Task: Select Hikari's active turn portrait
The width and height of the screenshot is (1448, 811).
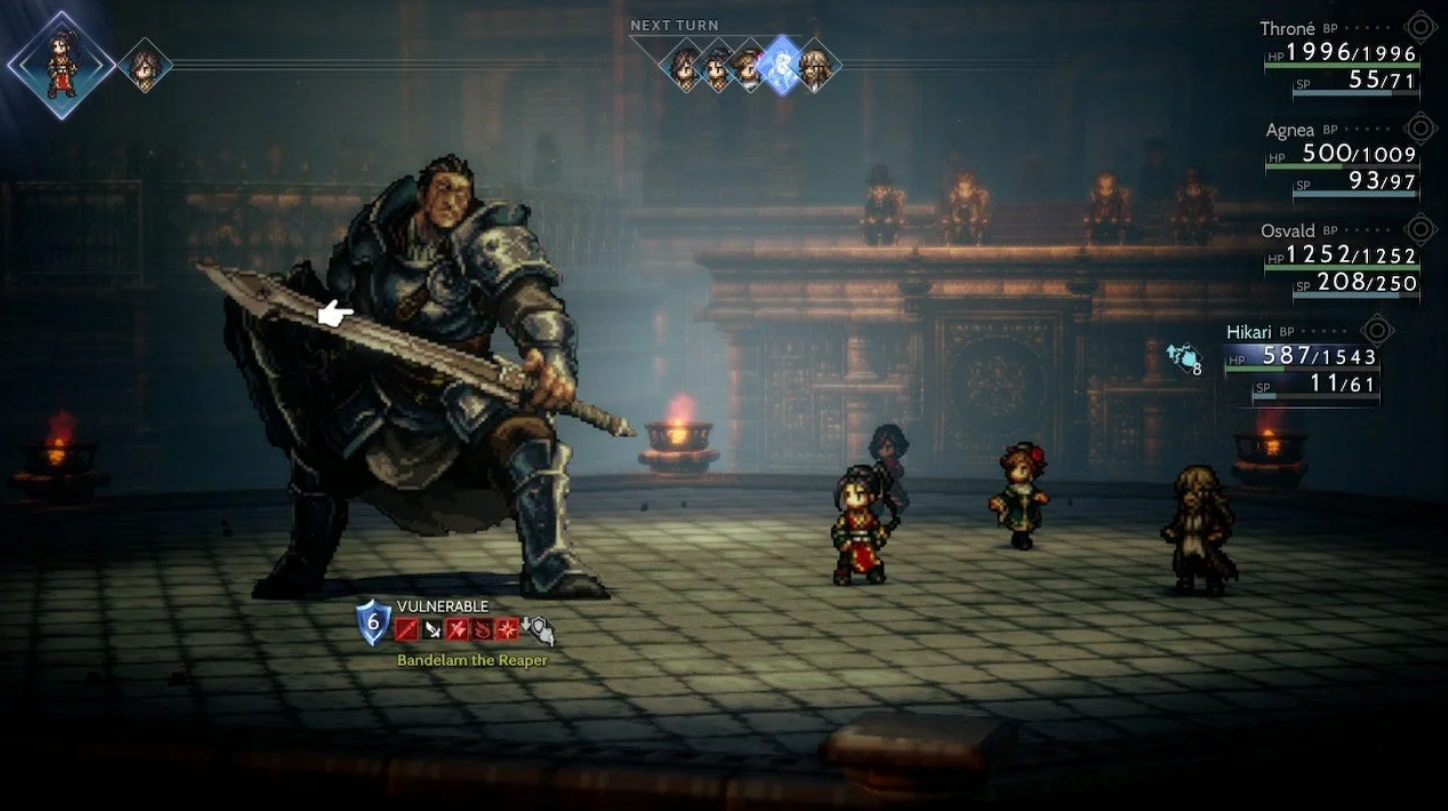Action: pos(61,65)
